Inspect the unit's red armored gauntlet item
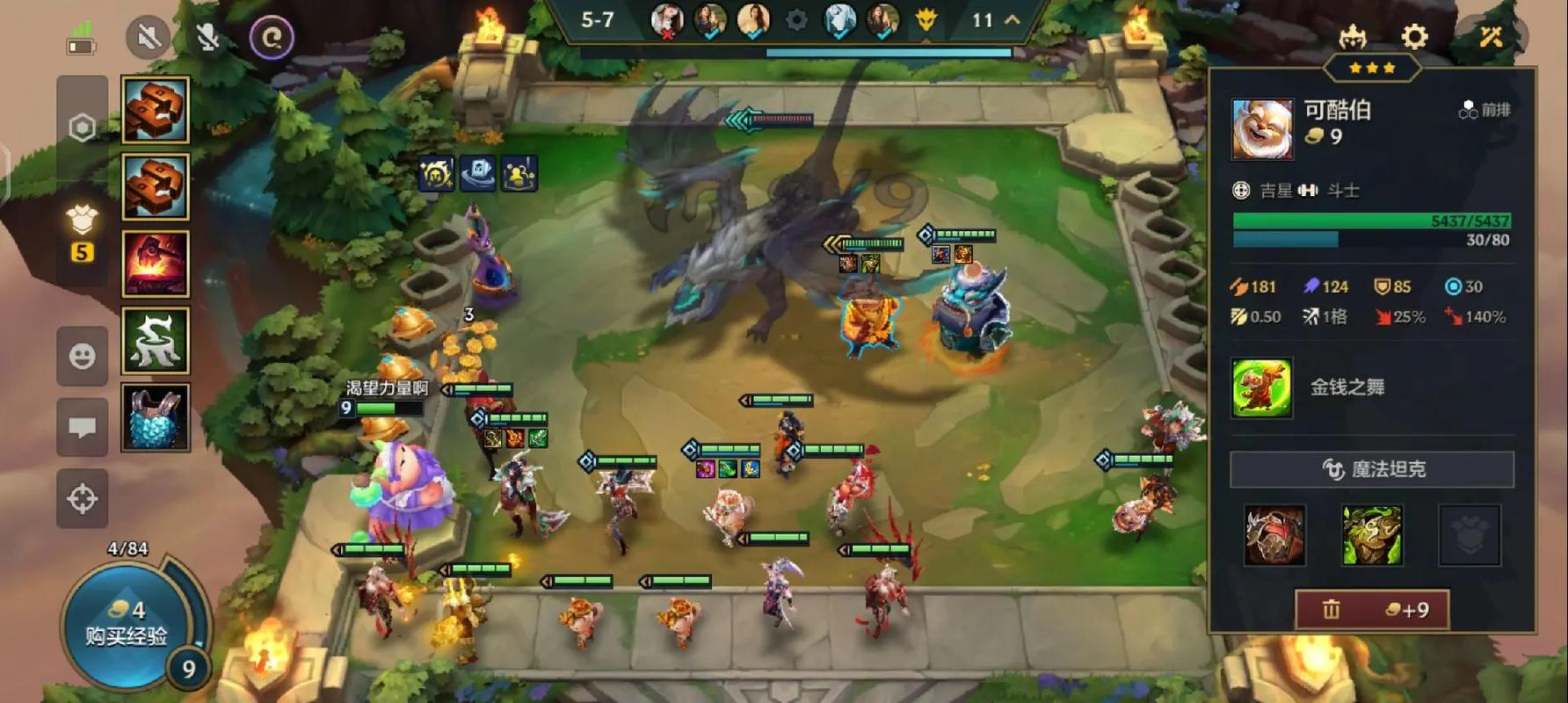This screenshot has width=1568, height=703. click(x=1274, y=535)
